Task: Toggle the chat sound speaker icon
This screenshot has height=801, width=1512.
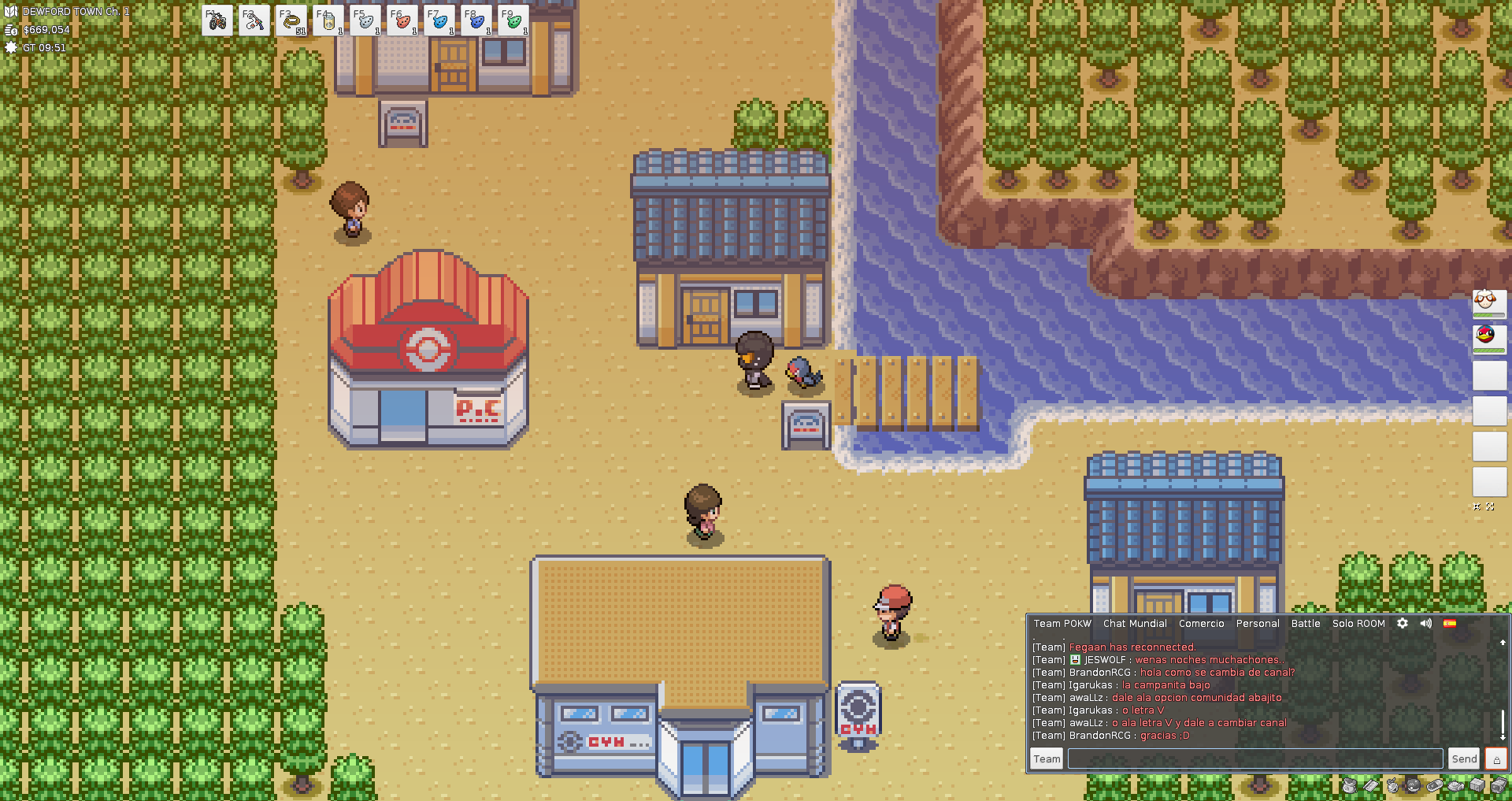Action: tap(1426, 623)
